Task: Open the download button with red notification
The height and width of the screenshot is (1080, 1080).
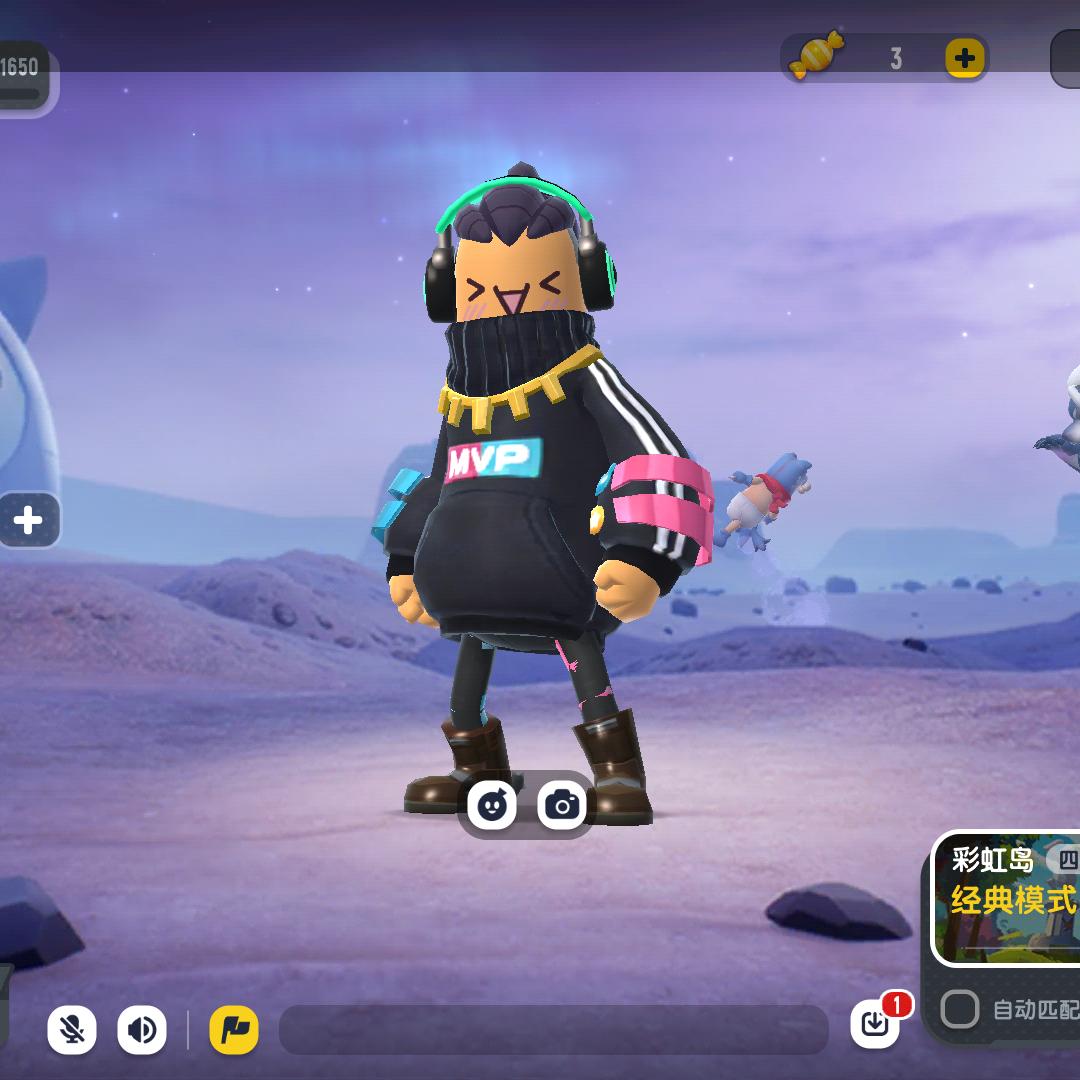Action: (875, 1024)
